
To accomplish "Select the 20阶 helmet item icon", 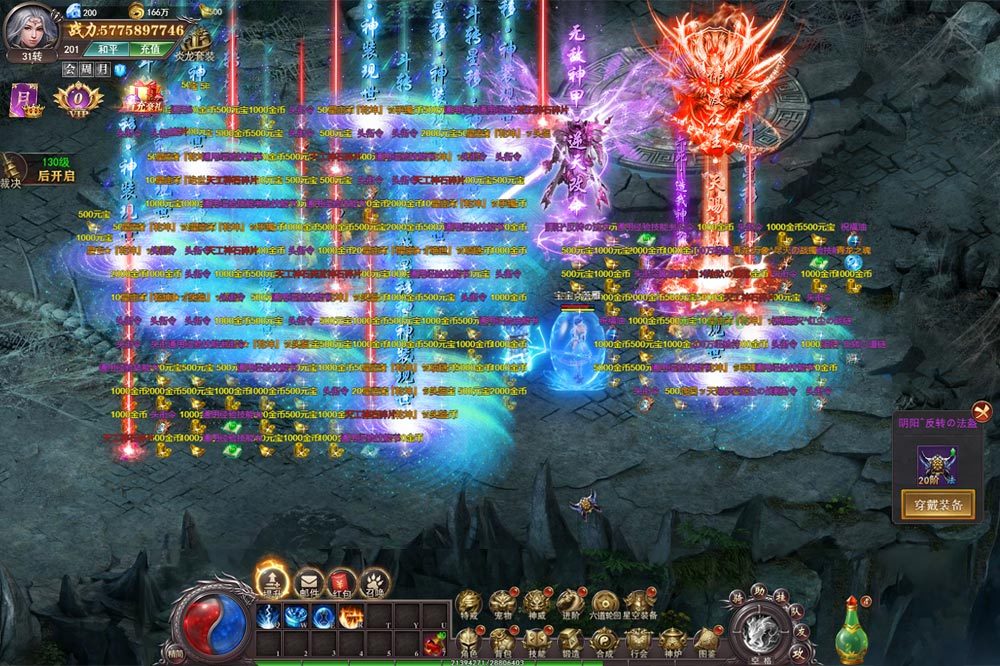I will [937, 464].
